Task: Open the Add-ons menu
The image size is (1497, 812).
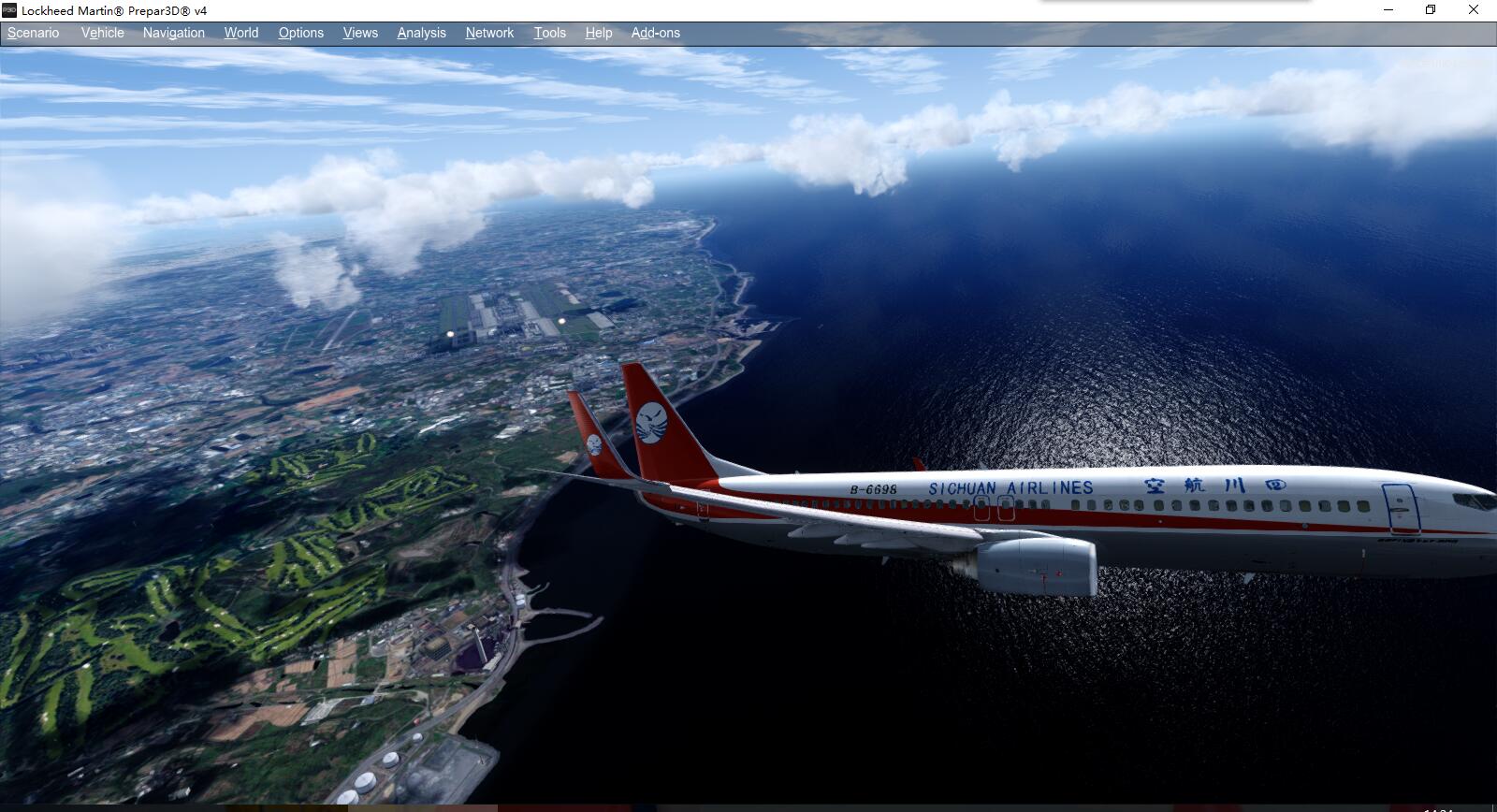Action: pyautogui.click(x=655, y=32)
